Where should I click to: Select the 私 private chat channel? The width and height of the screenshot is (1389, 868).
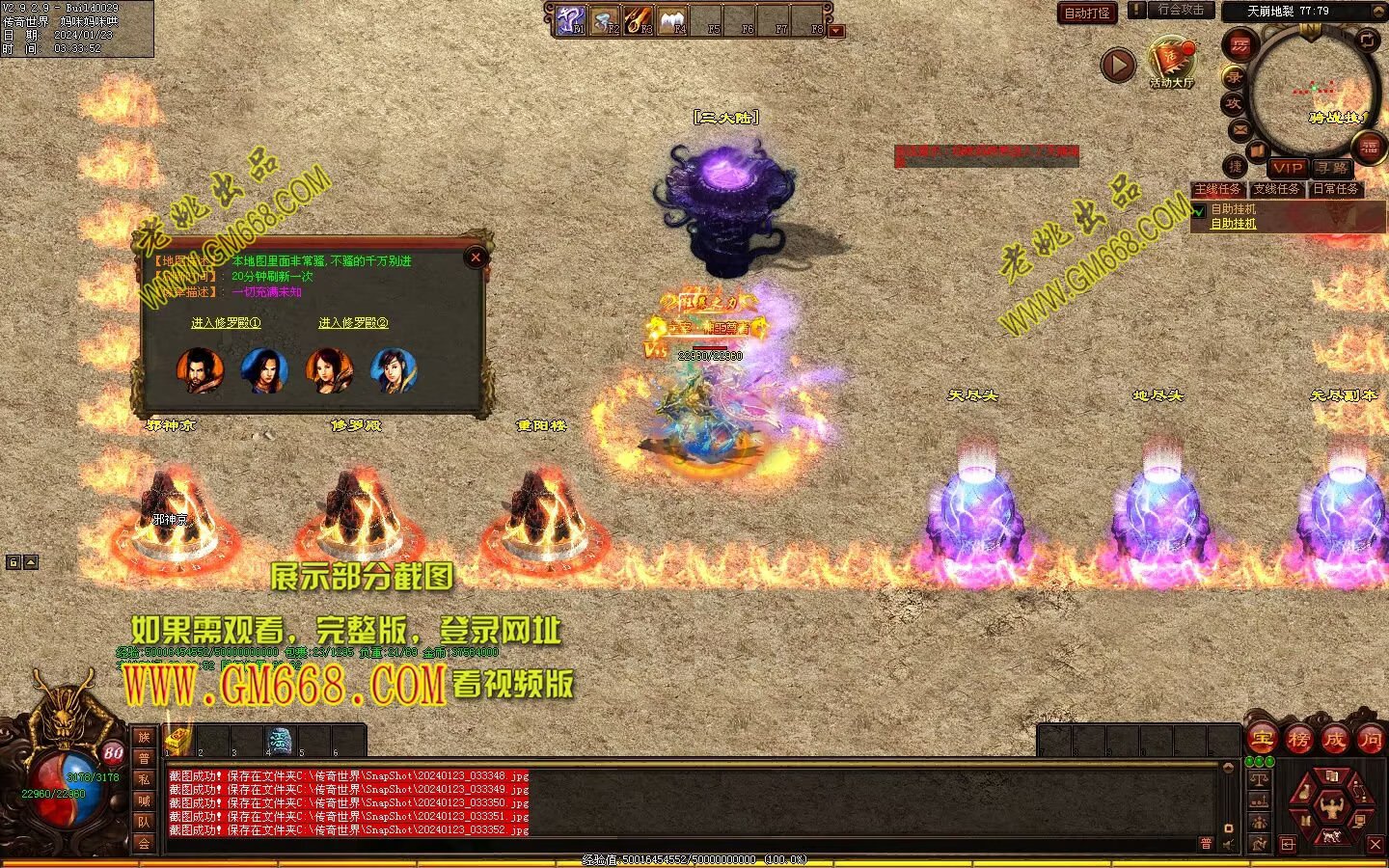(144, 779)
